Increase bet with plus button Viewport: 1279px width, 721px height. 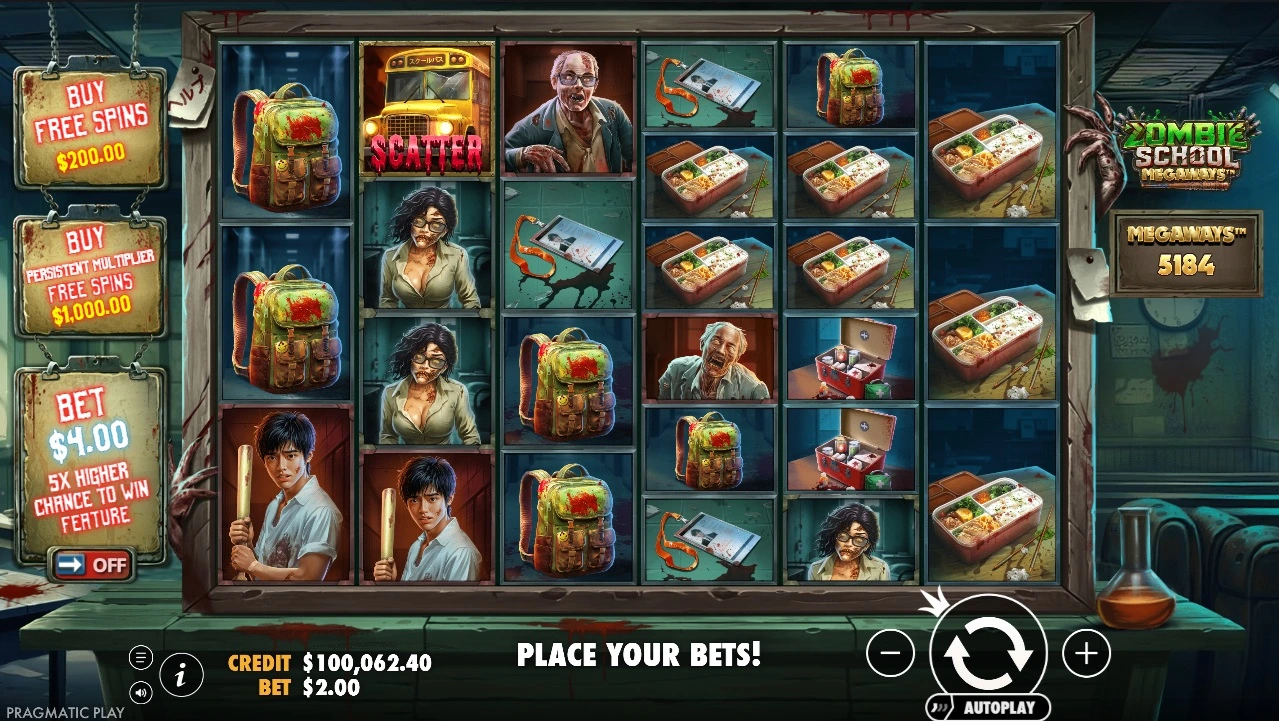click(x=1086, y=654)
